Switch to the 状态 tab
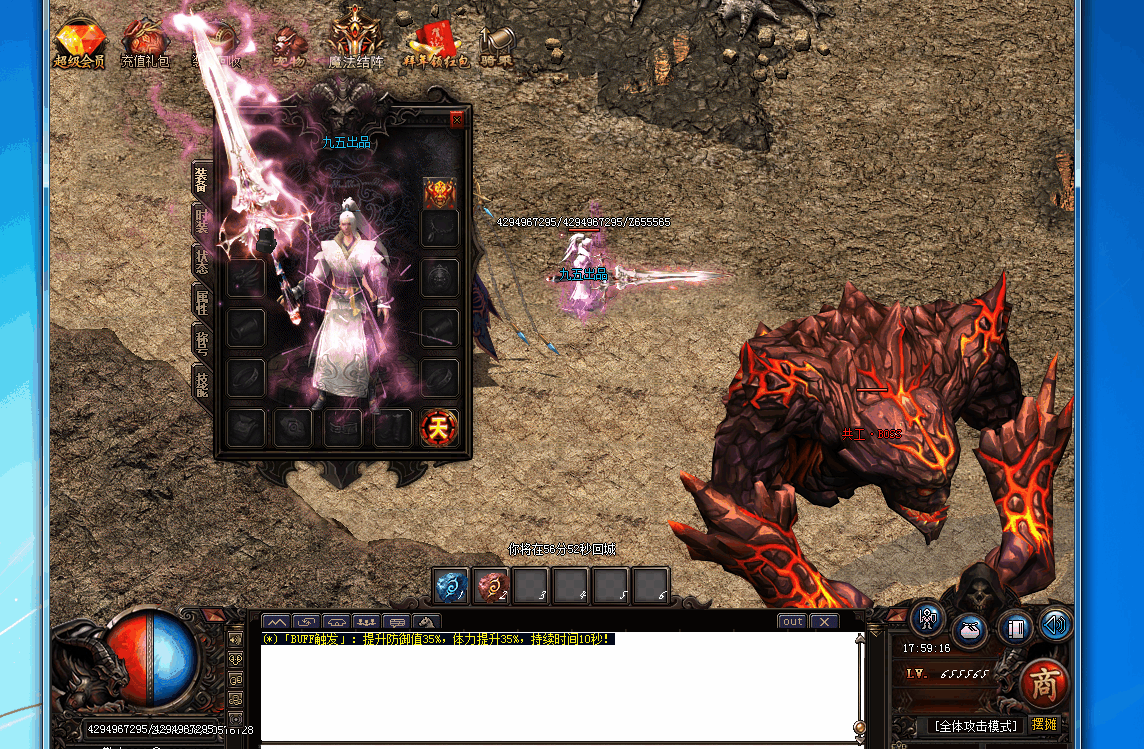 pos(201,262)
